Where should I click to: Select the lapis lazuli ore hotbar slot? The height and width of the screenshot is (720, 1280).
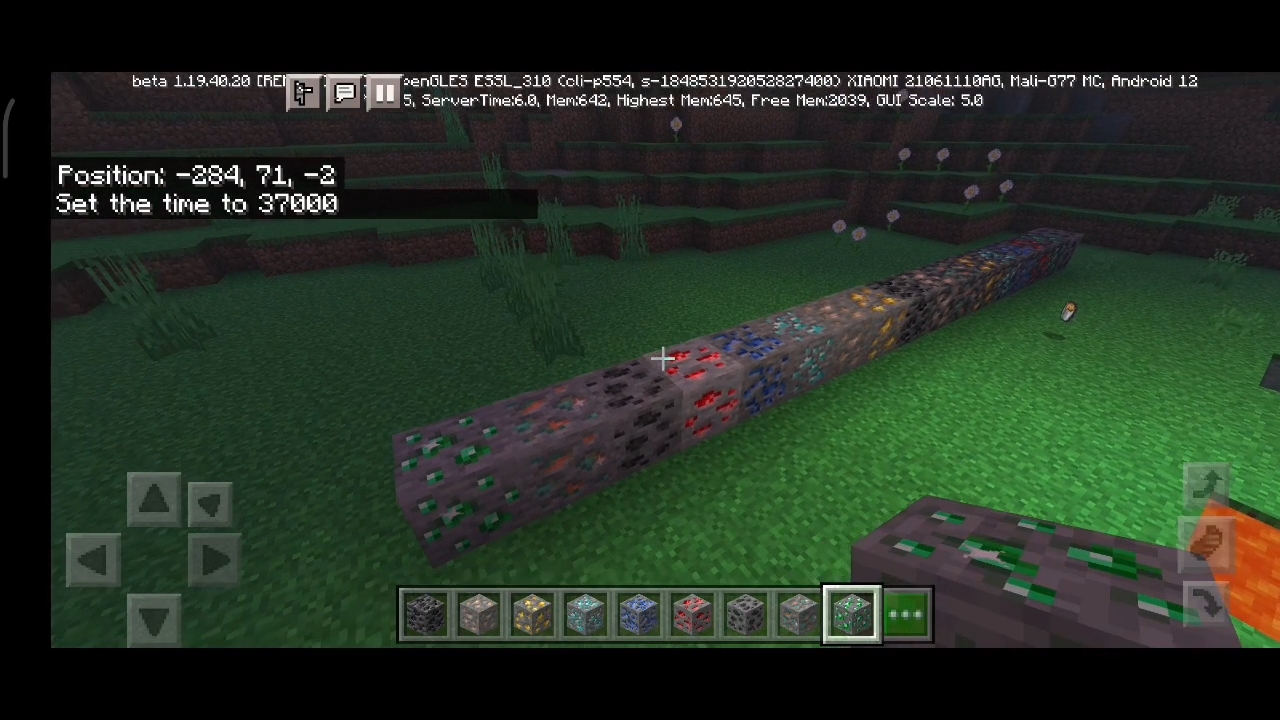click(639, 614)
